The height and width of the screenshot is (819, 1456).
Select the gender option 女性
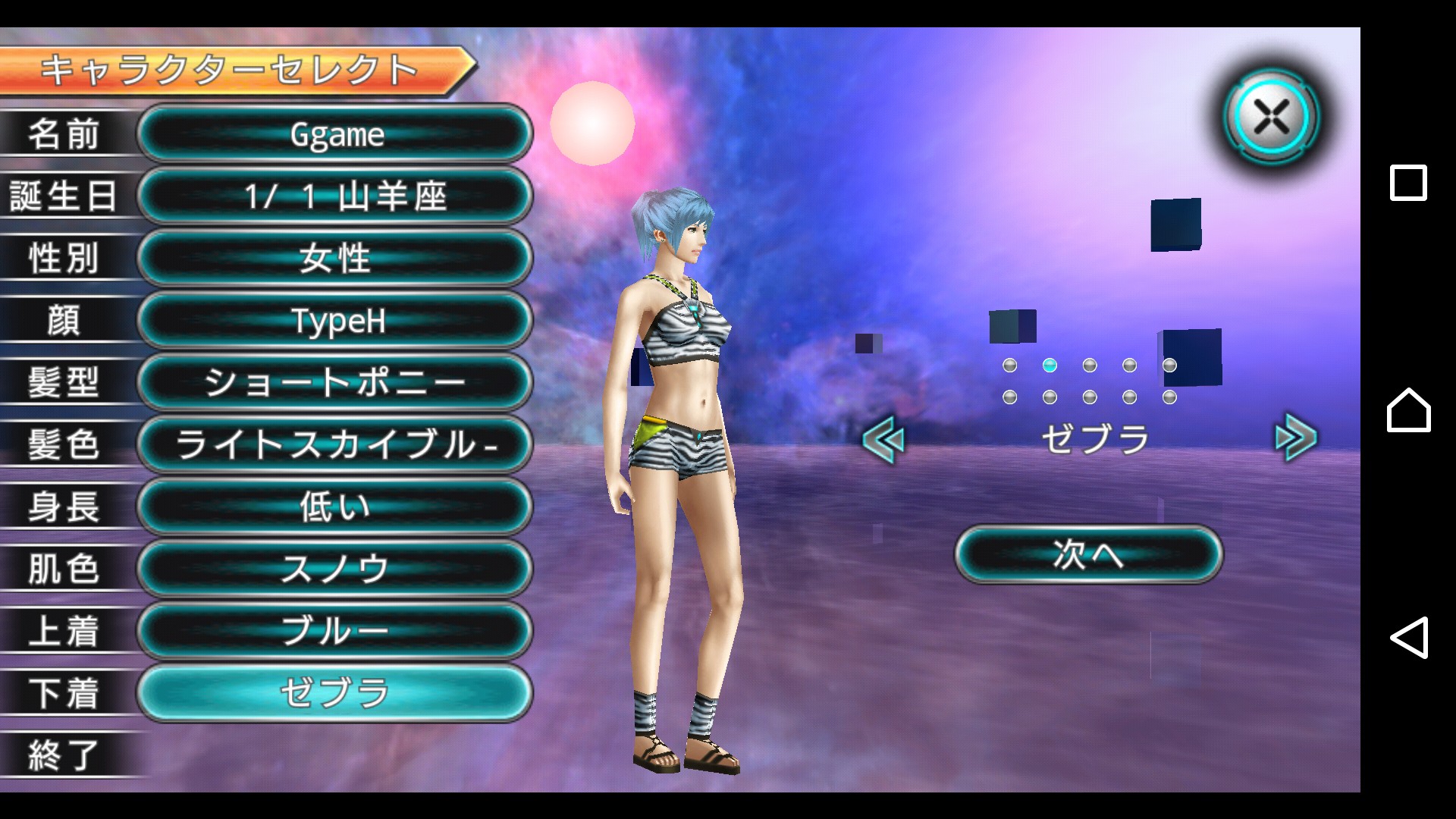coord(335,259)
